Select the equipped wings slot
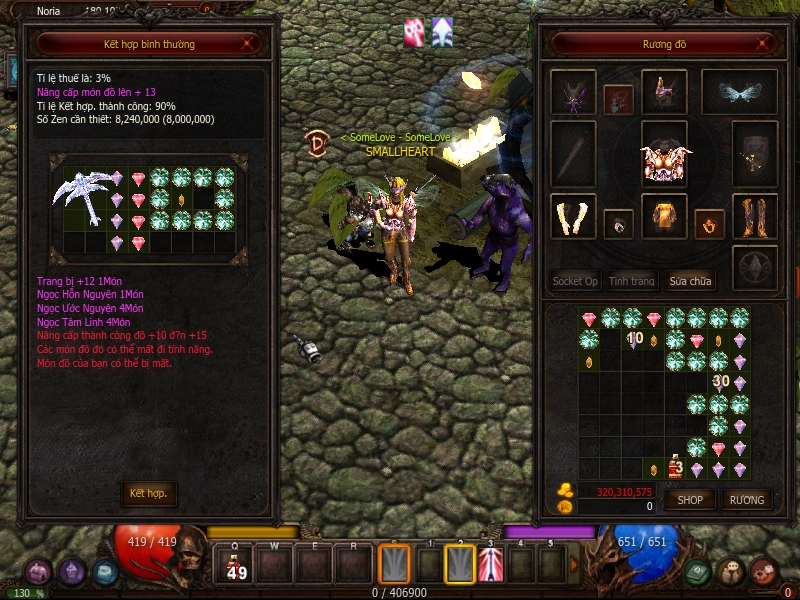This screenshot has height=600, width=800. click(x=739, y=92)
